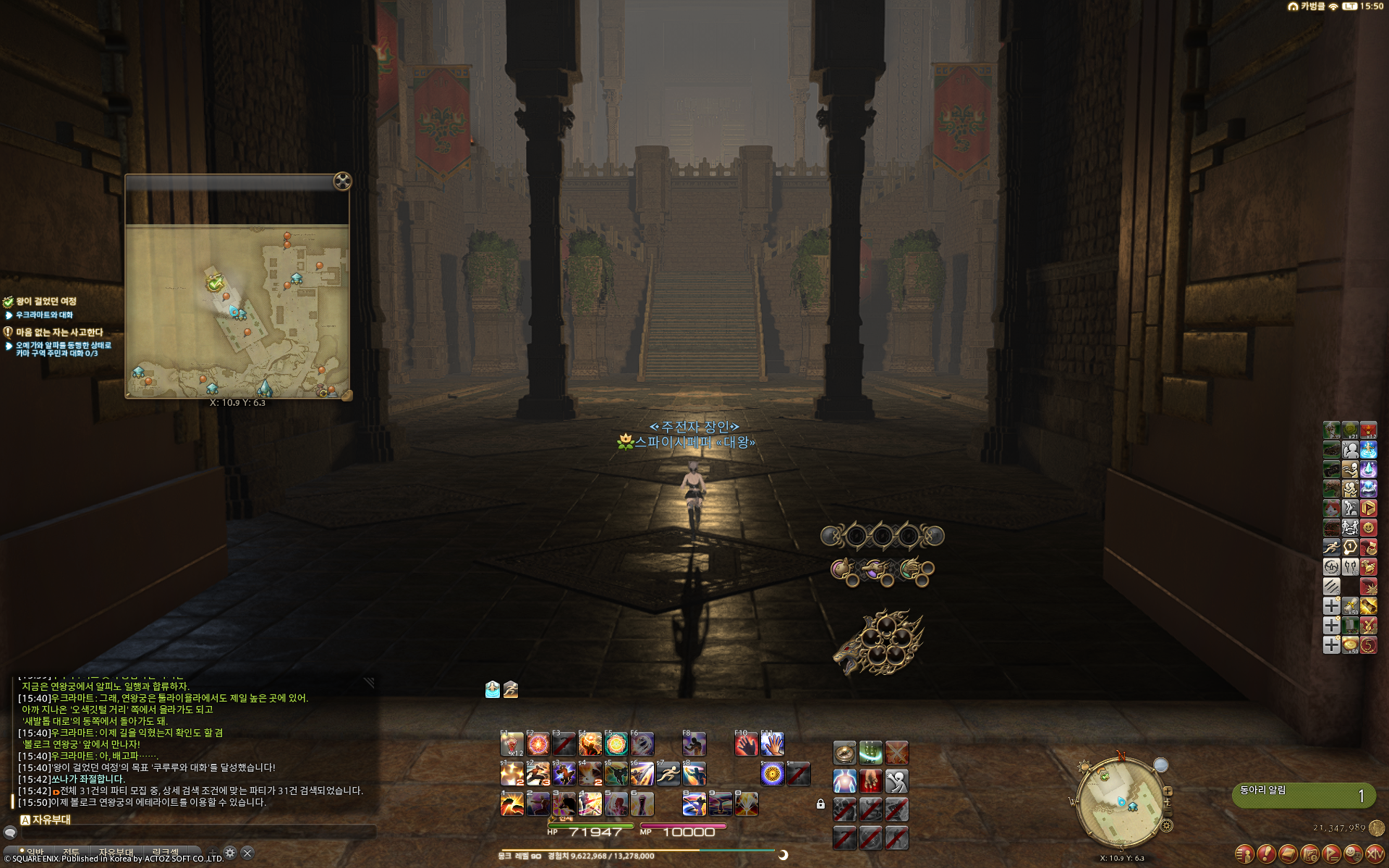The image size is (1389, 868).
Task: Select the 전투 chat tab
Action: click(x=71, y=852)
